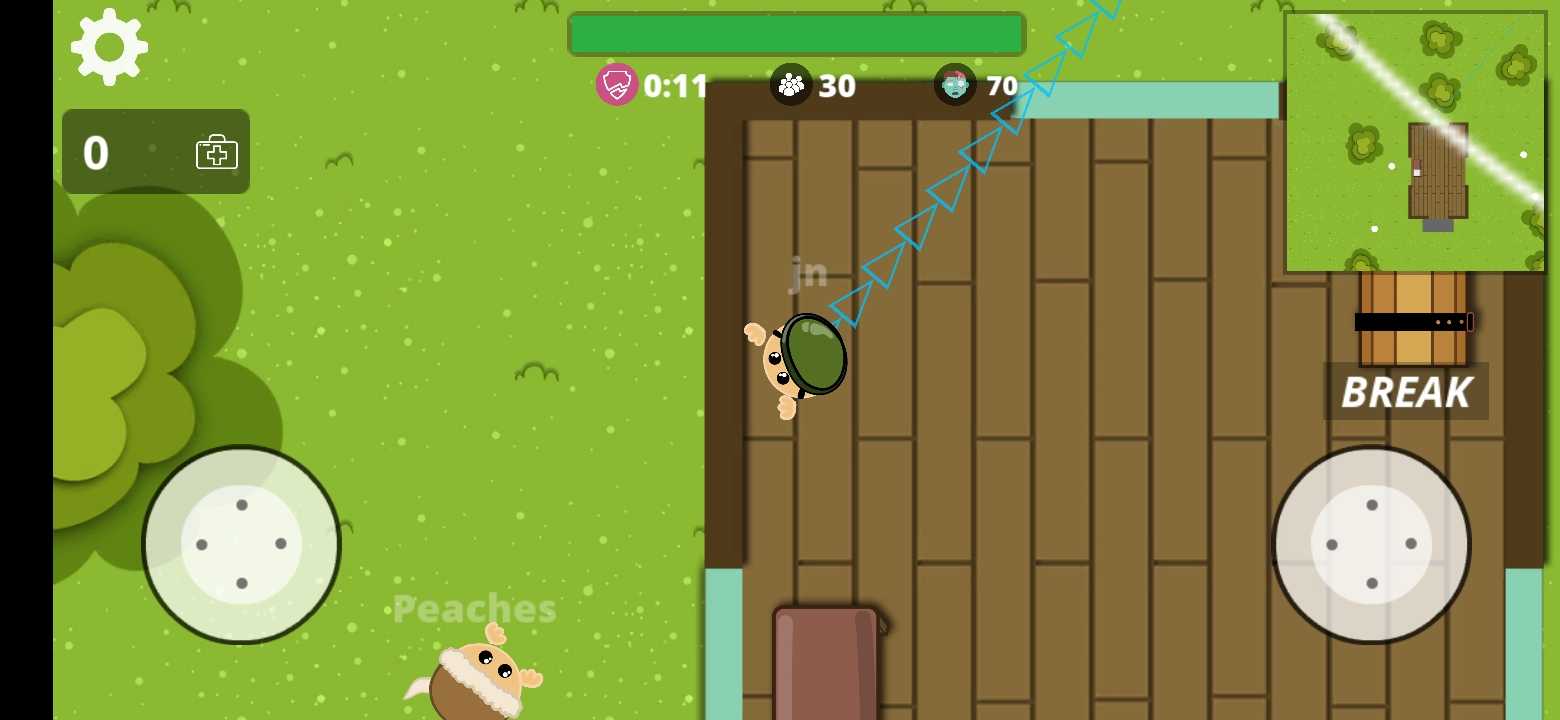Open the settings gear menu
This screenshot has width=1560, height=720.
click(x=109, y=47)
